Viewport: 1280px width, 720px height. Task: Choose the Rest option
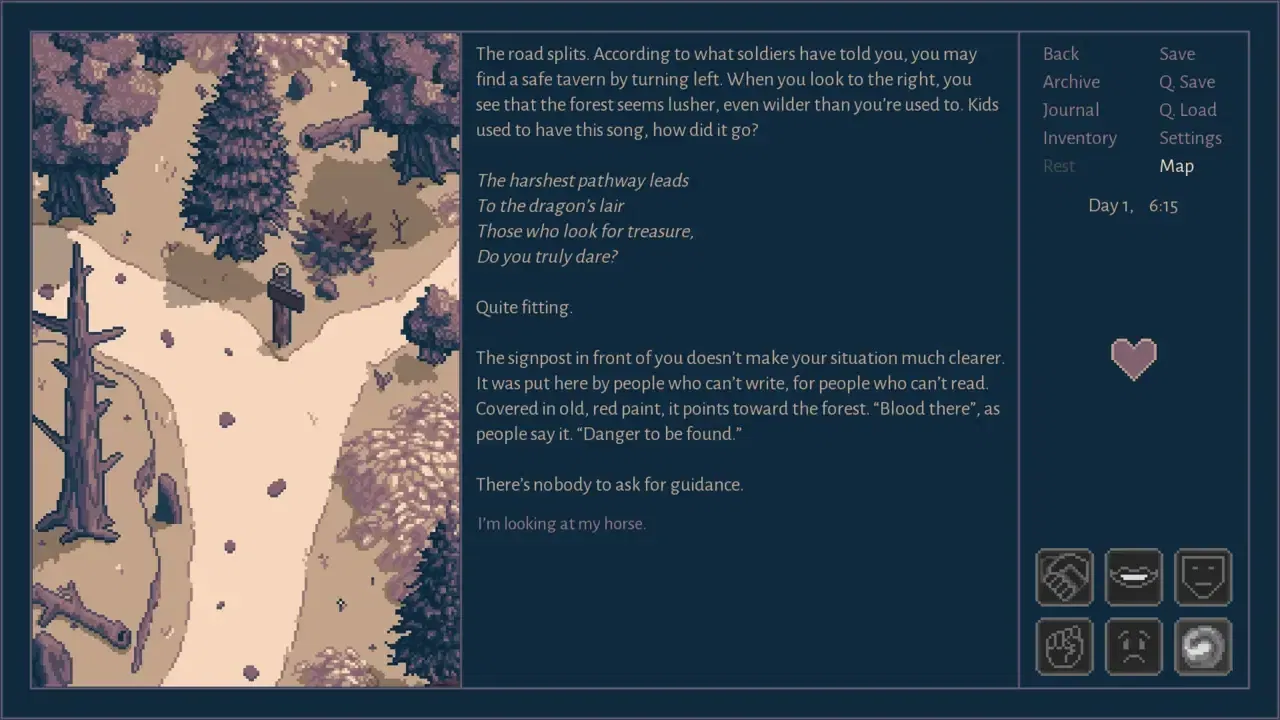(1059, 166)
